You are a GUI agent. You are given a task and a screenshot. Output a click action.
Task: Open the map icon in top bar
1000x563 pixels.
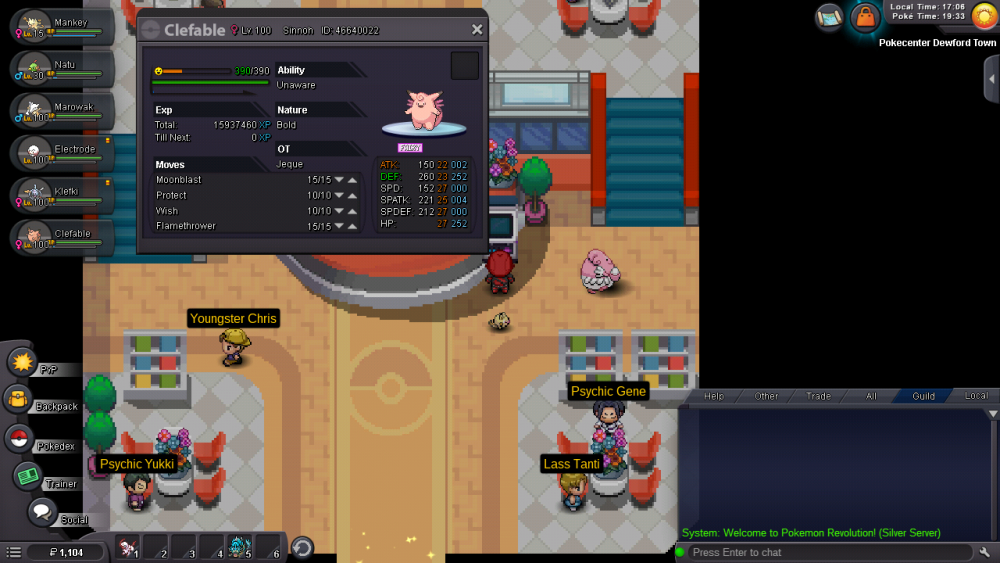pyautogui.click(x=829, y=16)
